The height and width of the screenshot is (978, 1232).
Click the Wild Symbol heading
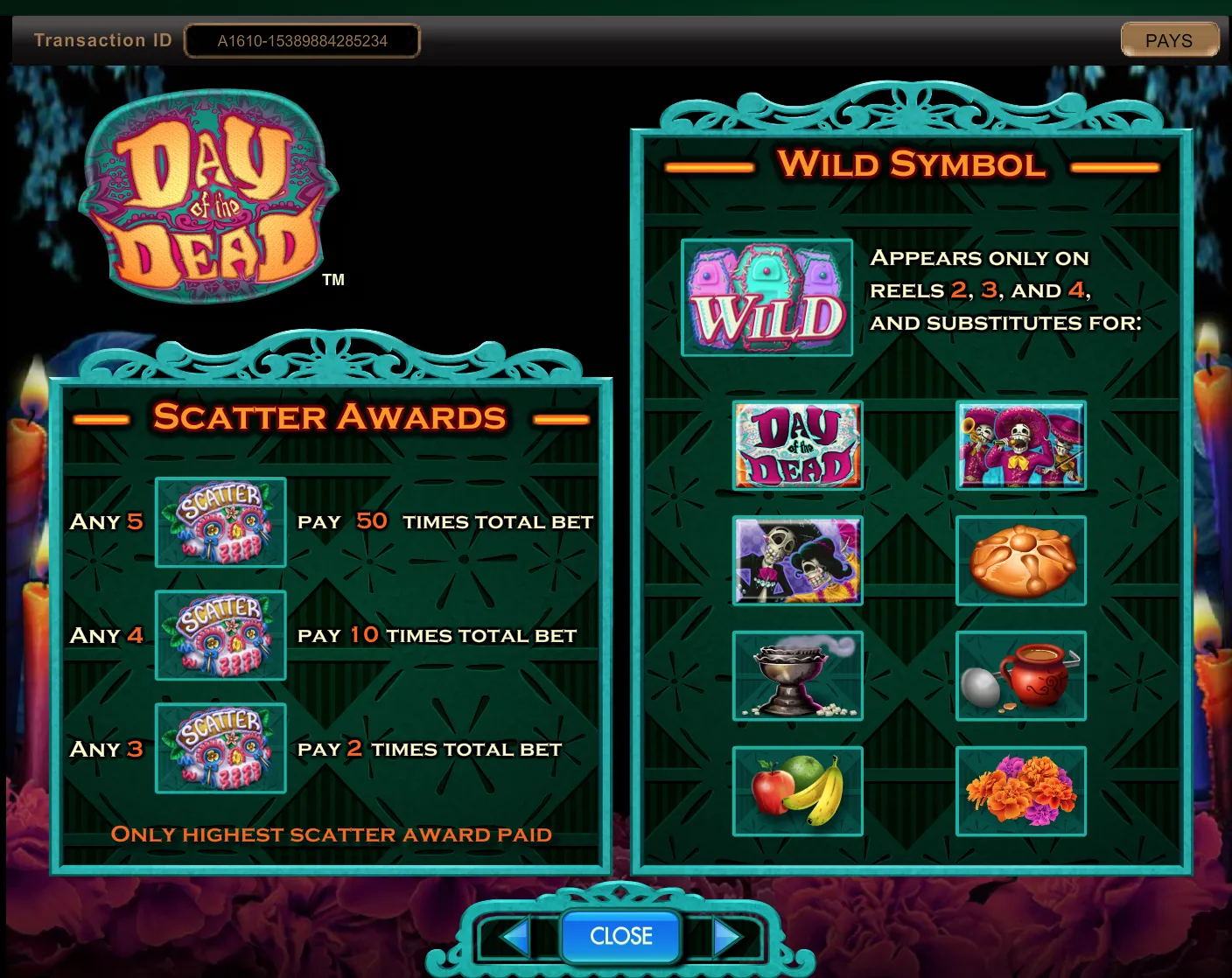(x=911, y=164)
